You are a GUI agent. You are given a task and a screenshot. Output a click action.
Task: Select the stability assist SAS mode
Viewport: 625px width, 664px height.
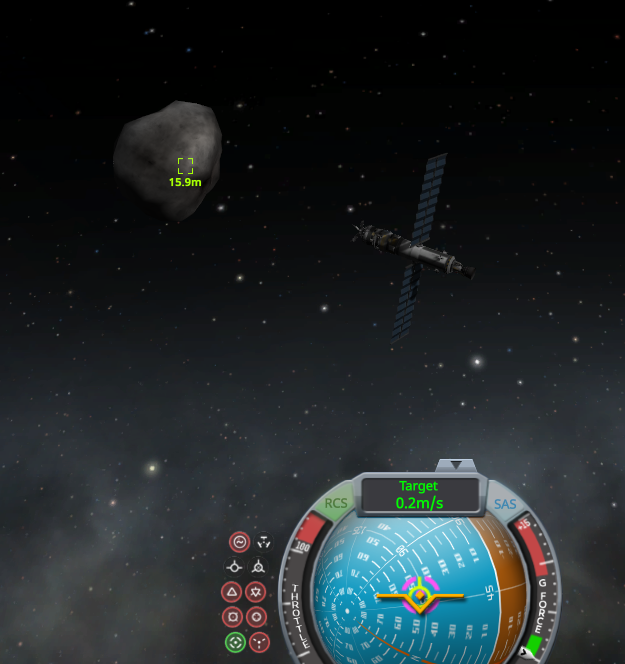(239, 542)
